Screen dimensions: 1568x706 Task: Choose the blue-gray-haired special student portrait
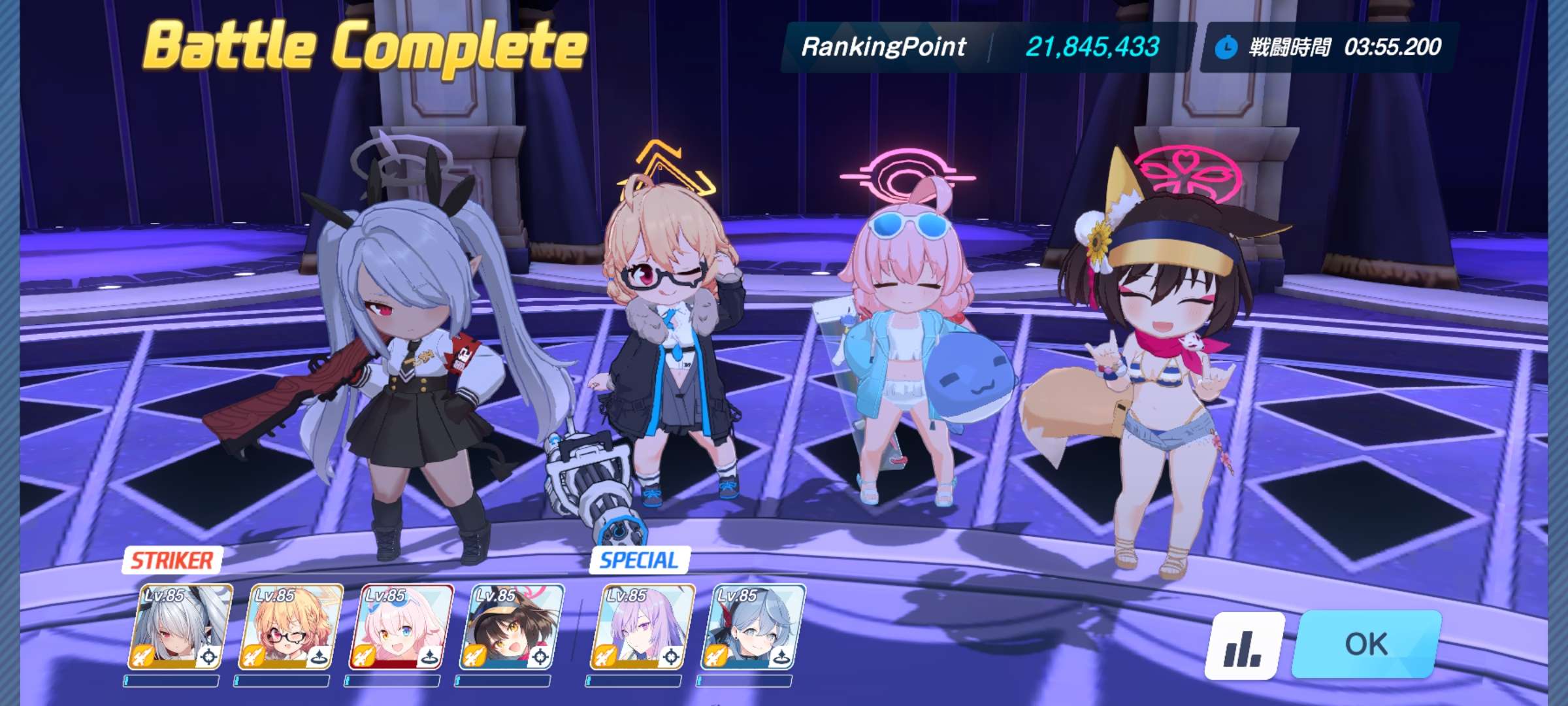coord(753,628)
